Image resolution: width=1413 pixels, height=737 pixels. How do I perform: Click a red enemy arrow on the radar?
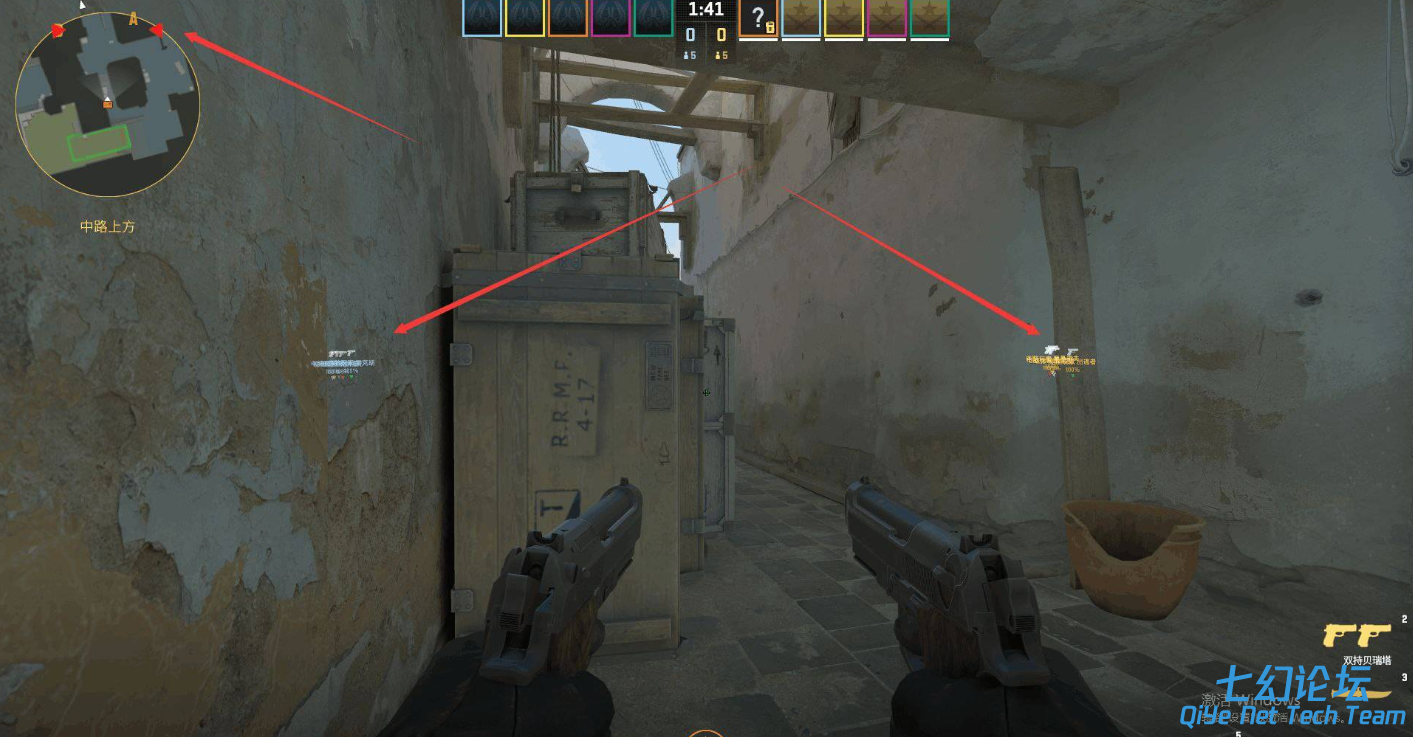57,30
